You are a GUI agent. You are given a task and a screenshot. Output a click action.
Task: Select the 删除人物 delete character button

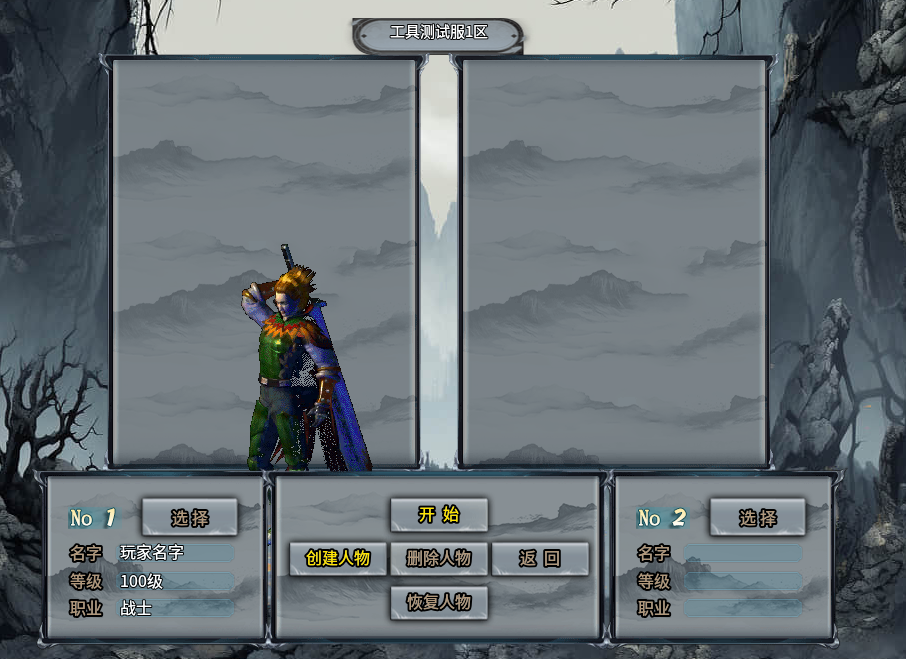439,558
